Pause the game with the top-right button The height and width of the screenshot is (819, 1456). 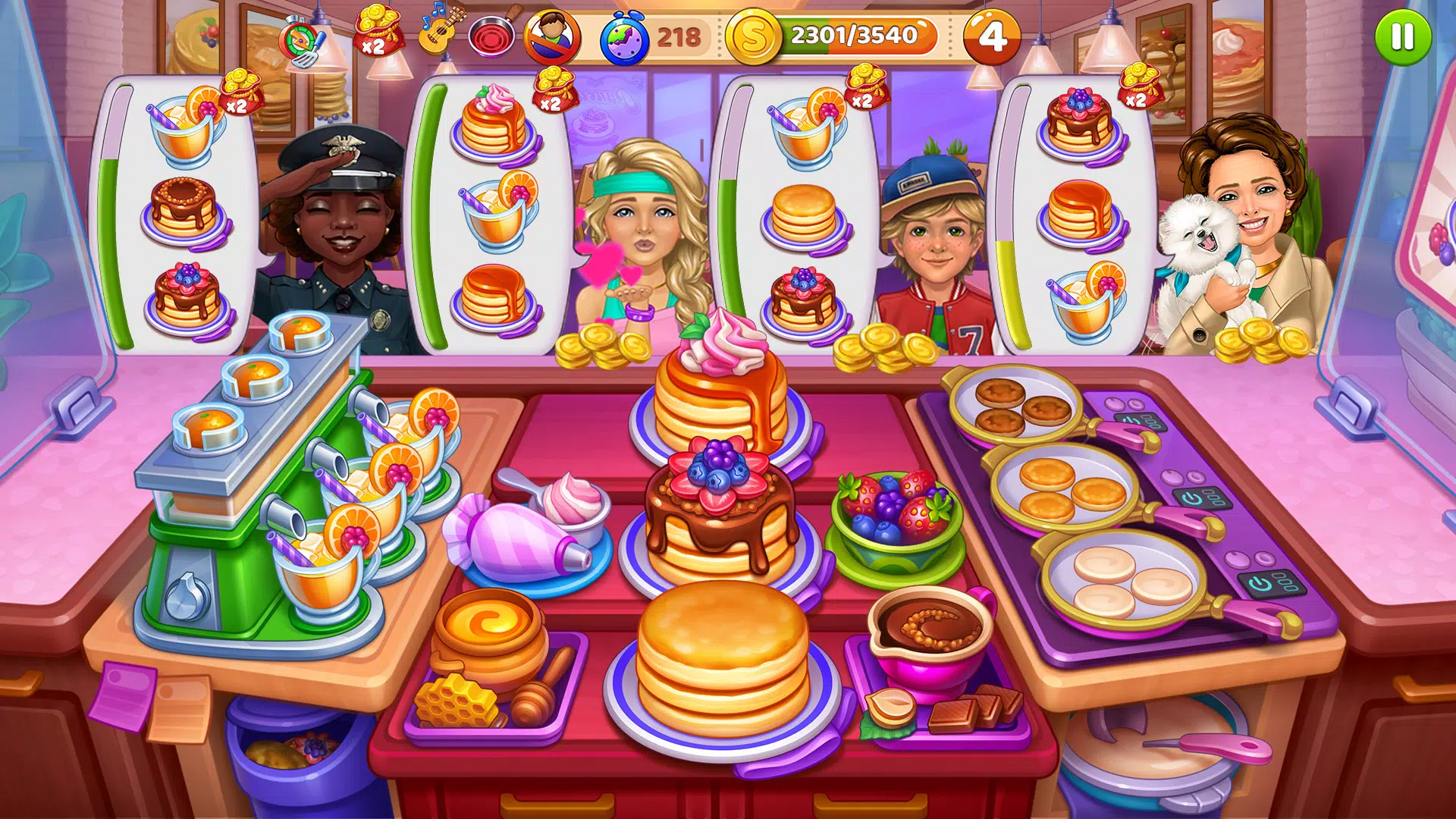1404,36
